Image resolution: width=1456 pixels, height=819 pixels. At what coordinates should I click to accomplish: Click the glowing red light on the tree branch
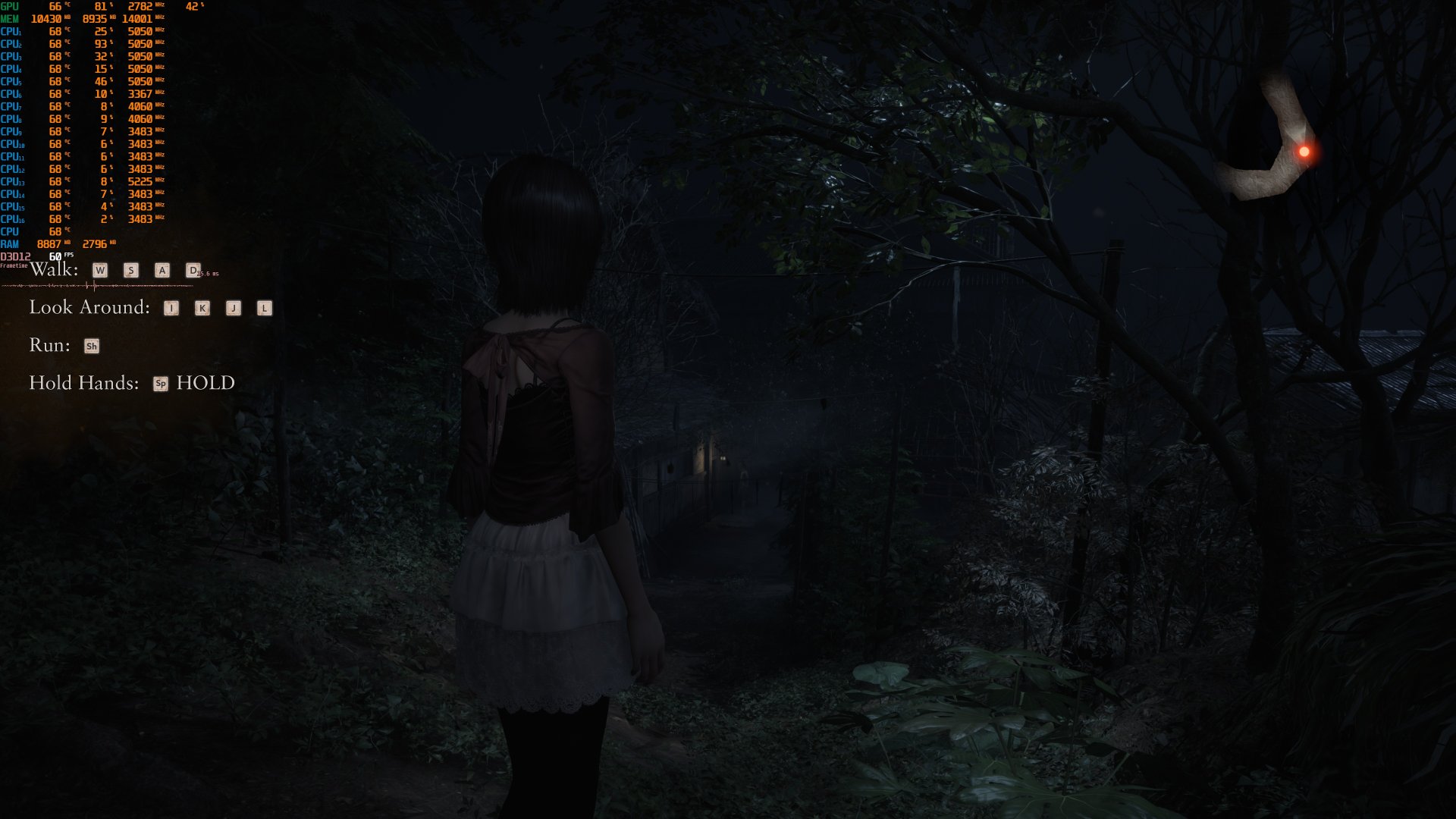tap(1306, 152)
